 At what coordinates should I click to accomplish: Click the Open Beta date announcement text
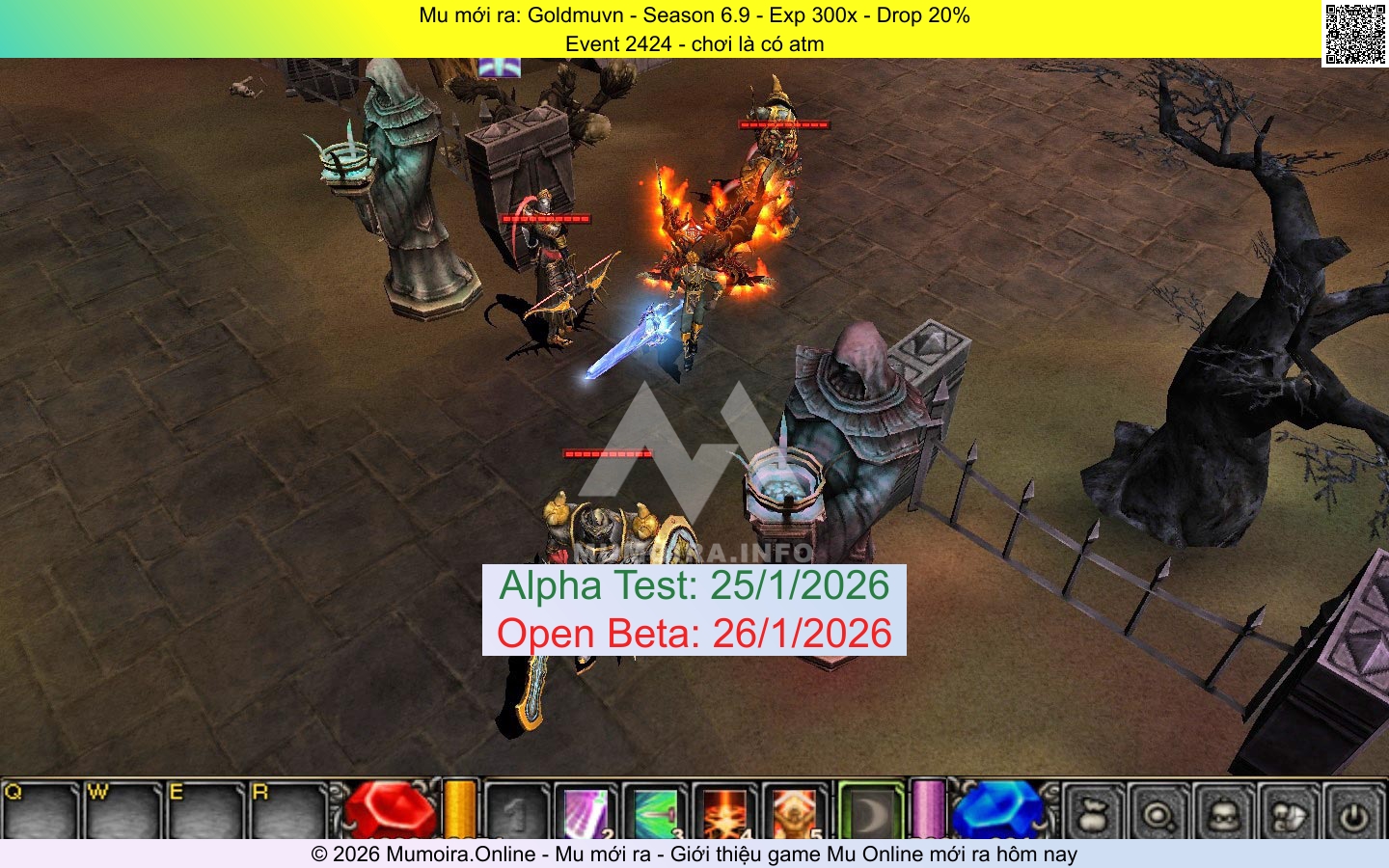(x=694, y=634)
